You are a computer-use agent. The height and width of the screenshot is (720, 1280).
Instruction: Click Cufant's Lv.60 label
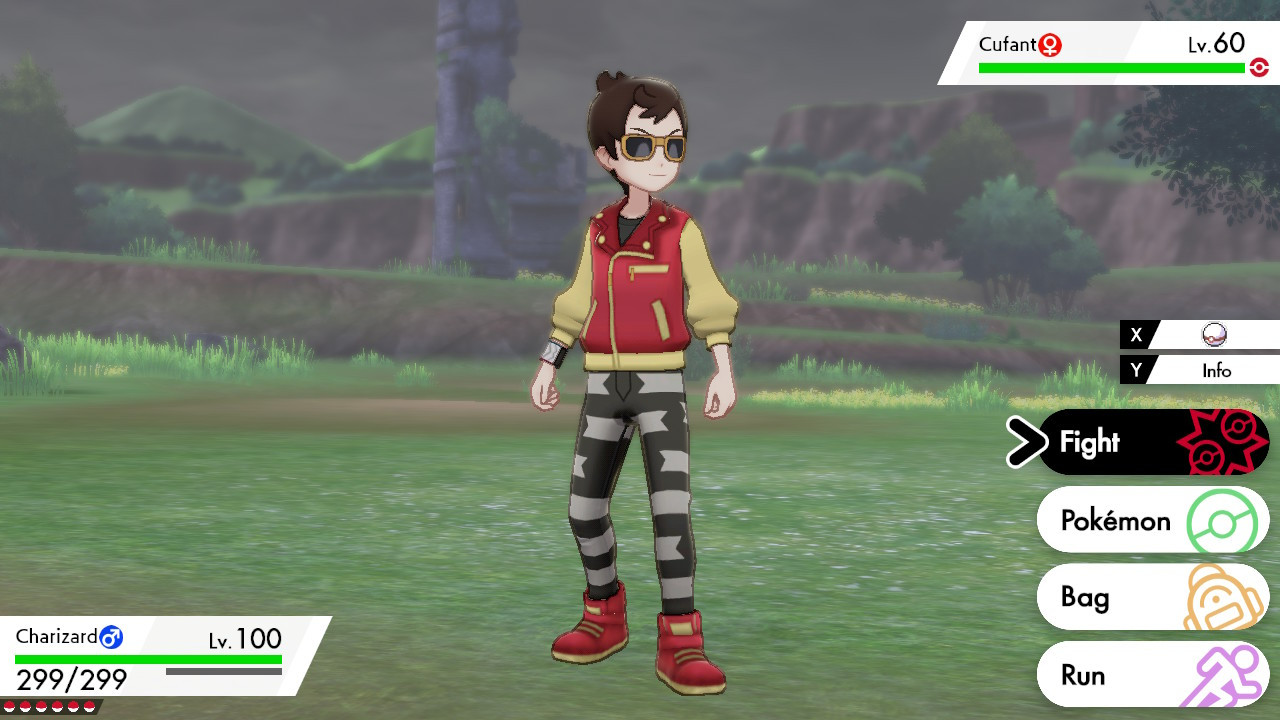(1215, 44)
